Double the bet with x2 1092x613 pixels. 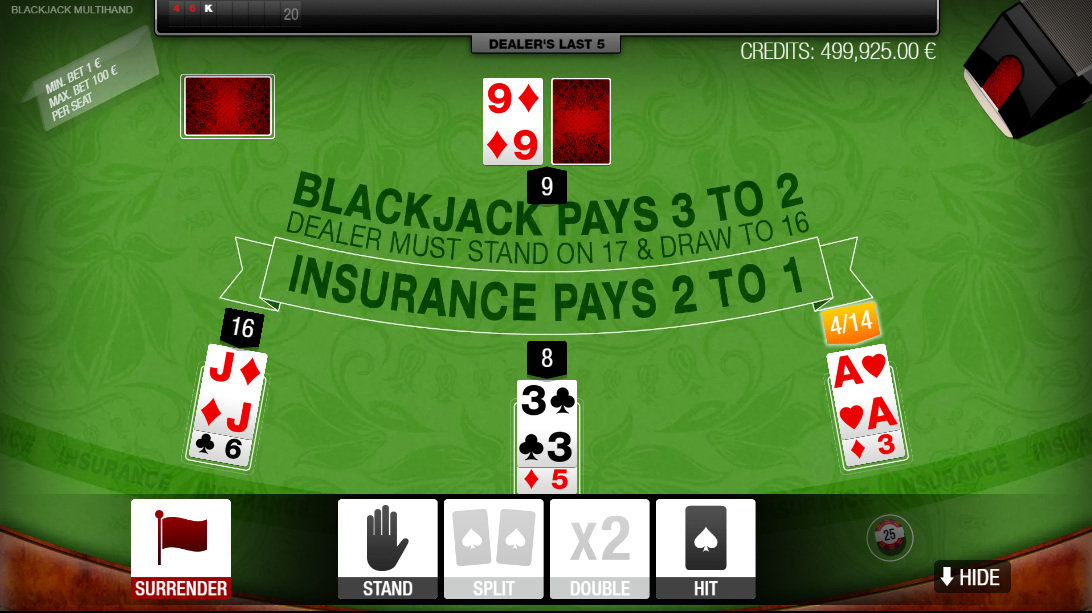pos(600,548)
